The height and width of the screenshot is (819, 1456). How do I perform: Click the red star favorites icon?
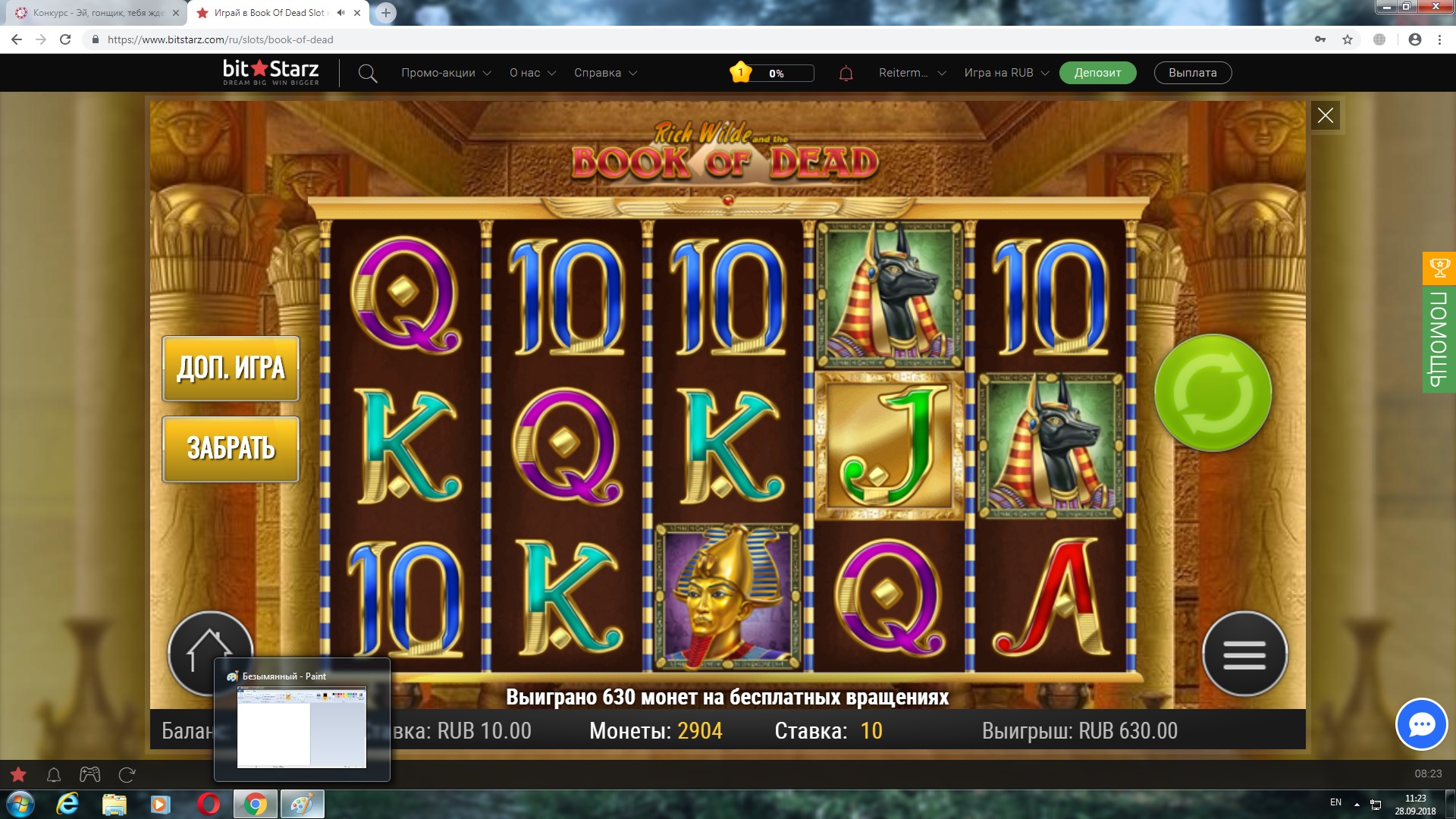18,774
